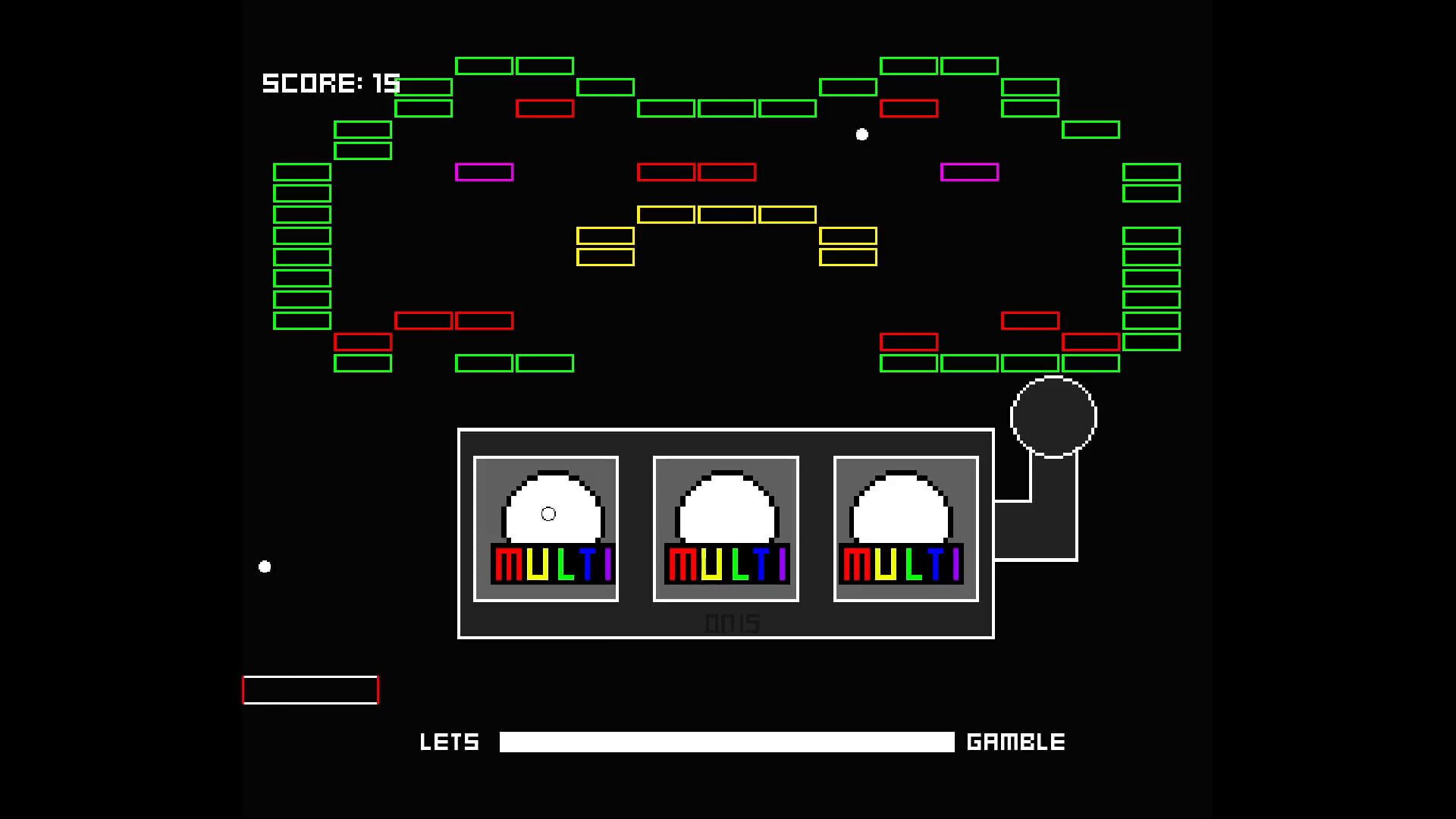Pull the slot machine lever knob
This screenshot has width=1456, height=819.
1053,416
